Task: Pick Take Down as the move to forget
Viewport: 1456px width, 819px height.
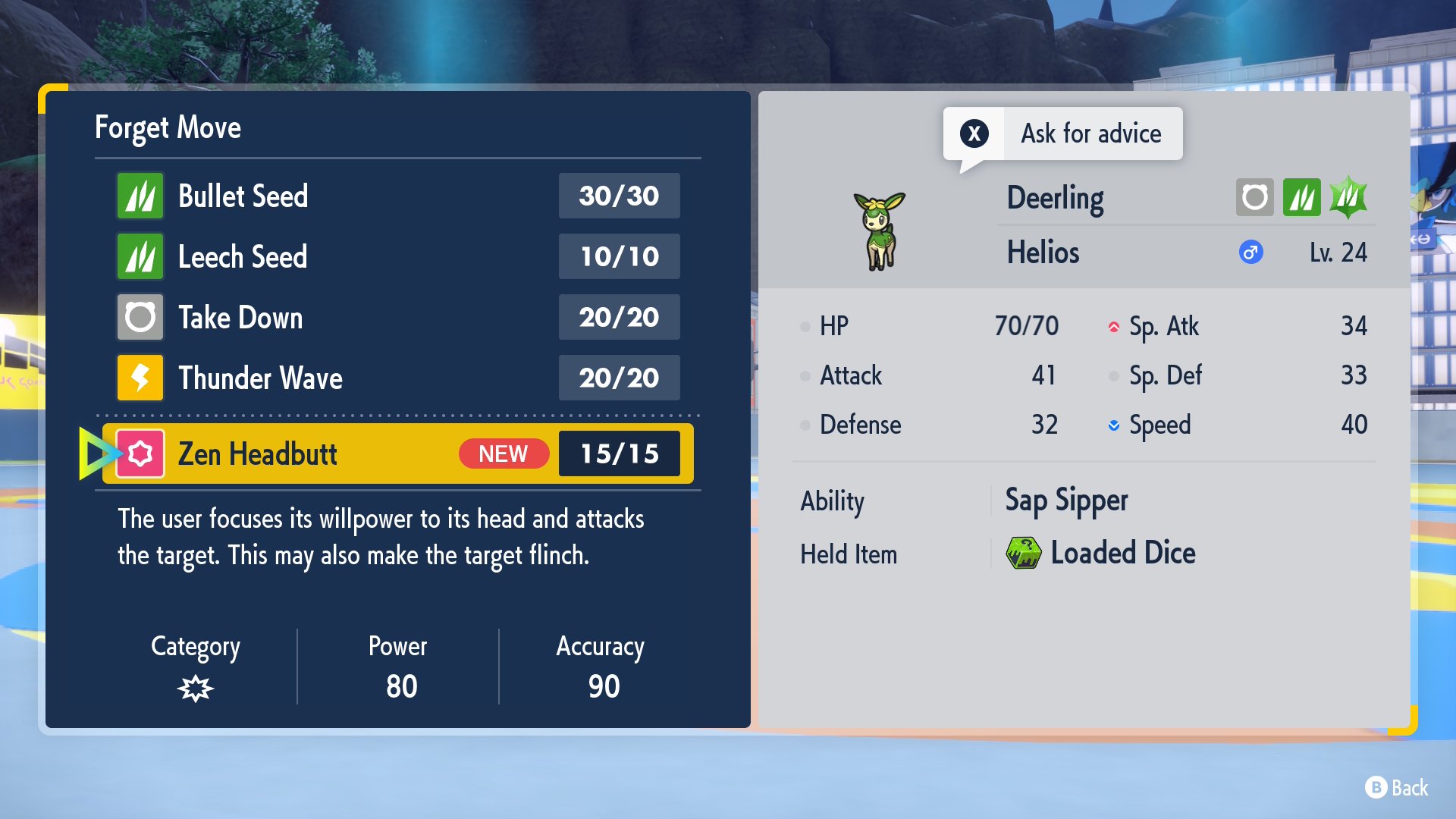Action: (397, 317)
